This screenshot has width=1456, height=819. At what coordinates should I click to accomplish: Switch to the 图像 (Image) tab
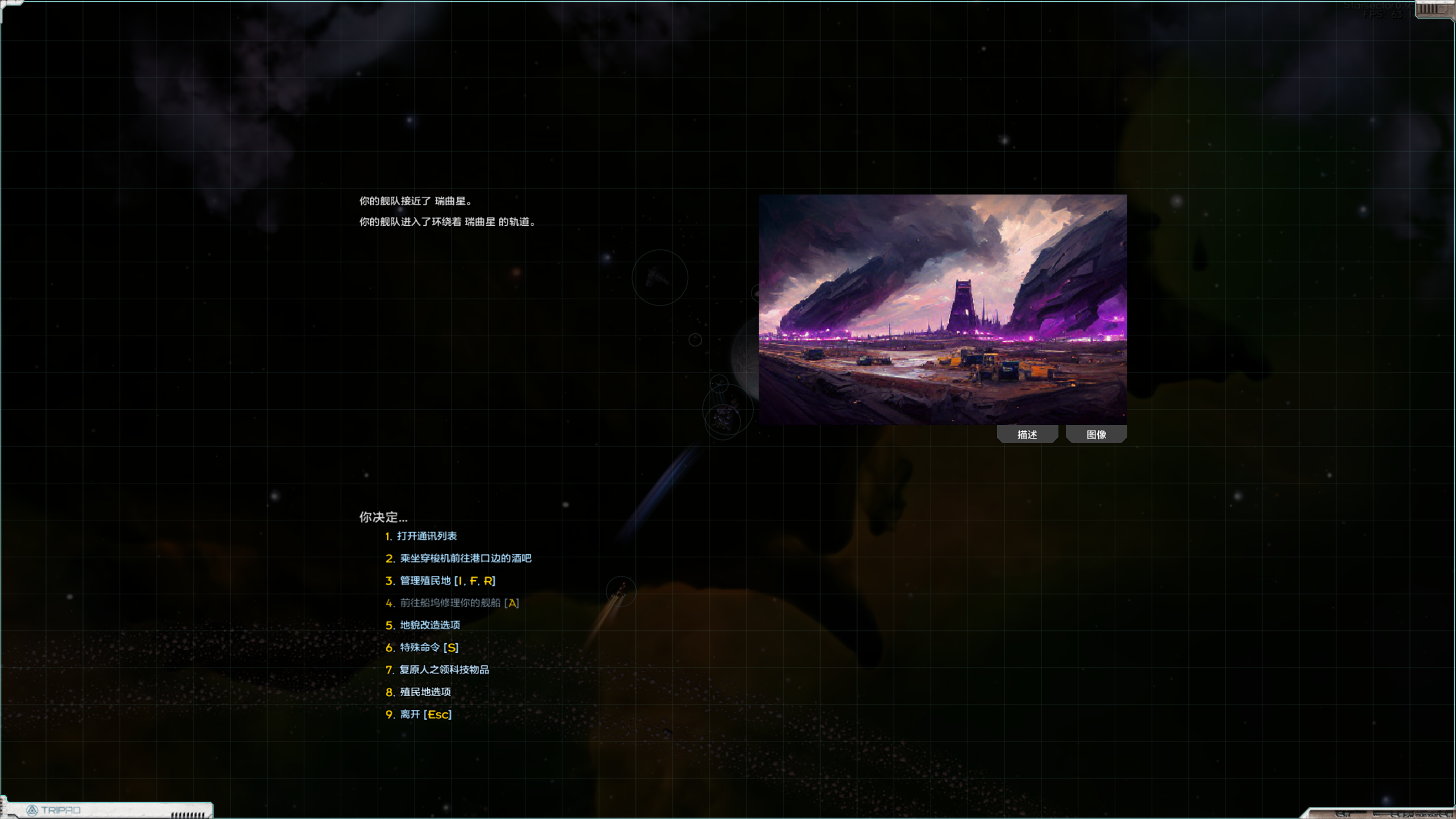(1096, 434)
